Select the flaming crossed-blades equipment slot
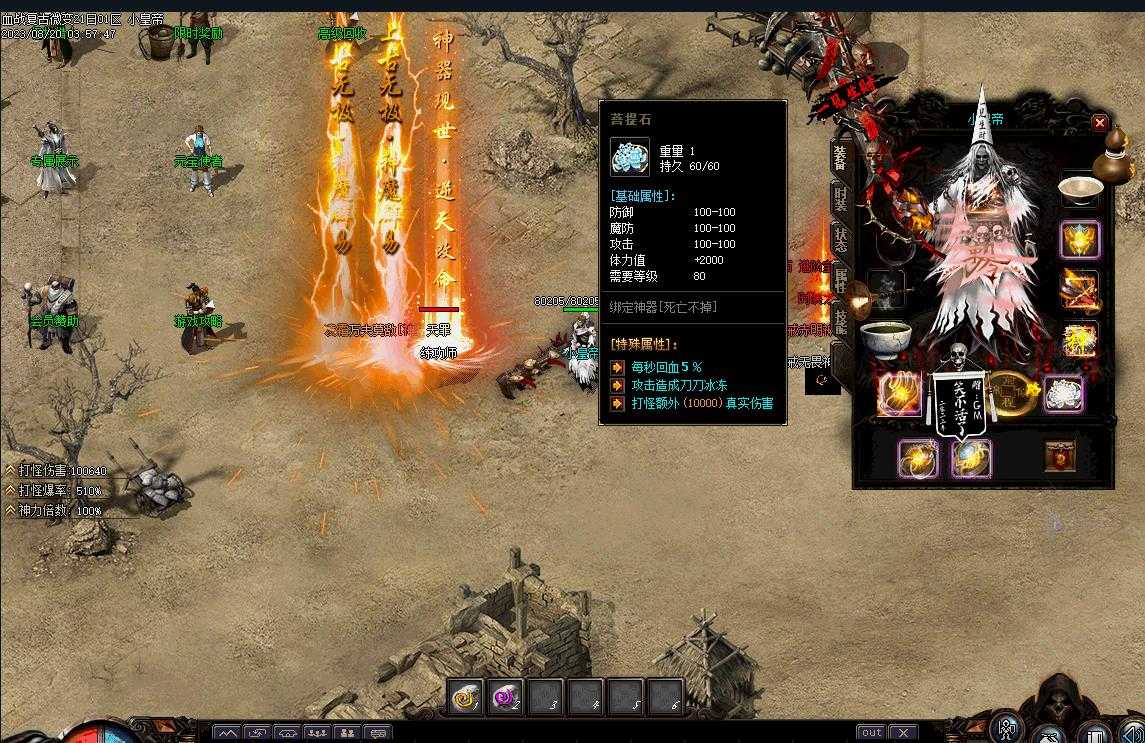This screenshot has width=1145, height=743. pos(1080,289)
